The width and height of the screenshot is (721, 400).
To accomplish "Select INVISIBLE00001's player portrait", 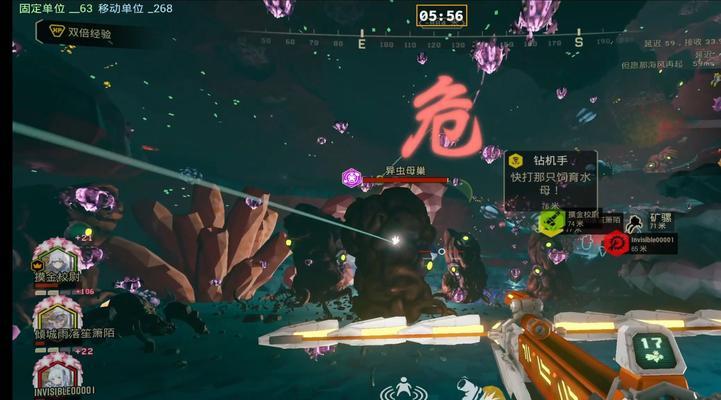I will [x=58, y=372].
